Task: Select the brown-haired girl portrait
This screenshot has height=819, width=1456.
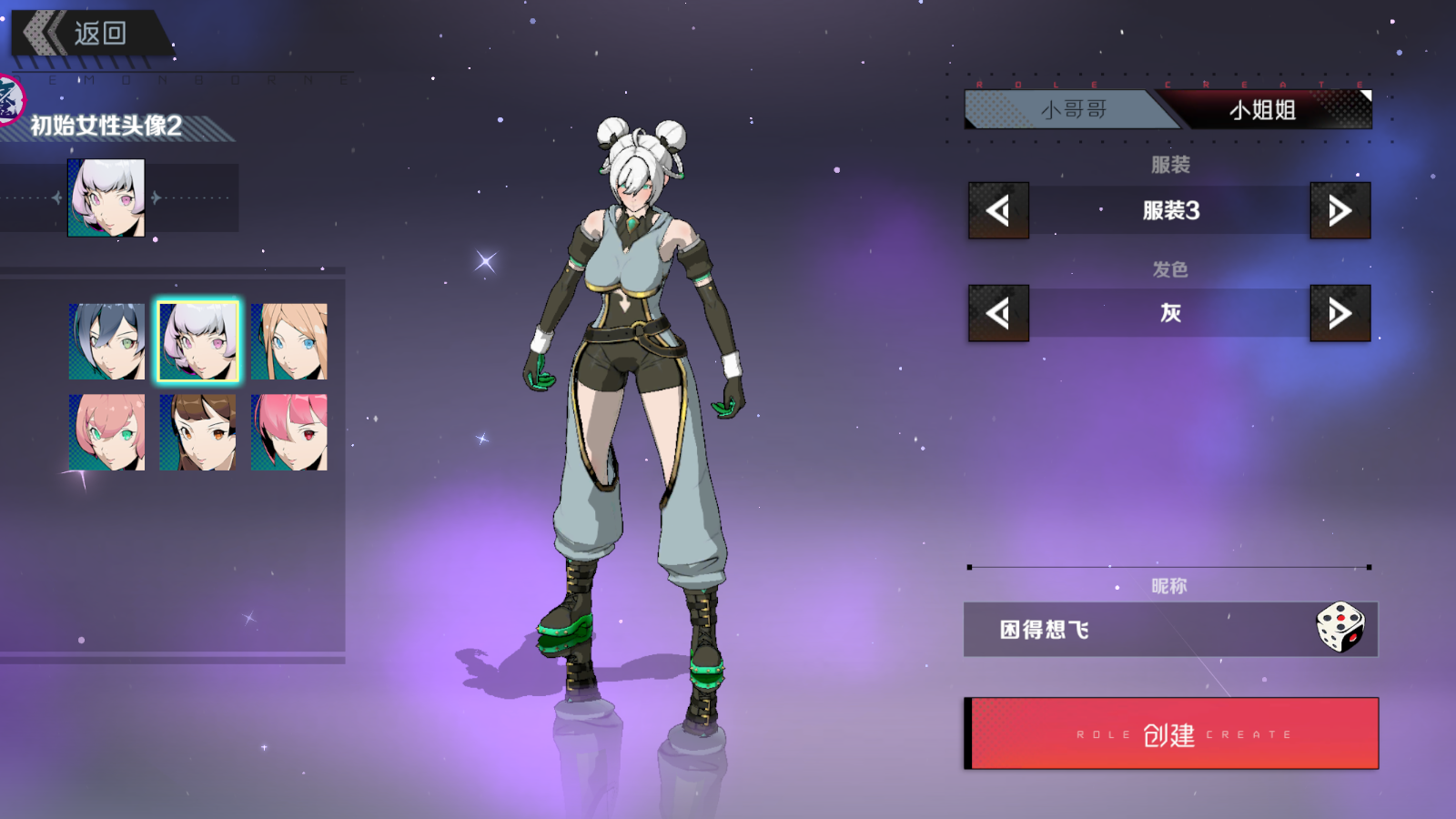Action: 197,432
